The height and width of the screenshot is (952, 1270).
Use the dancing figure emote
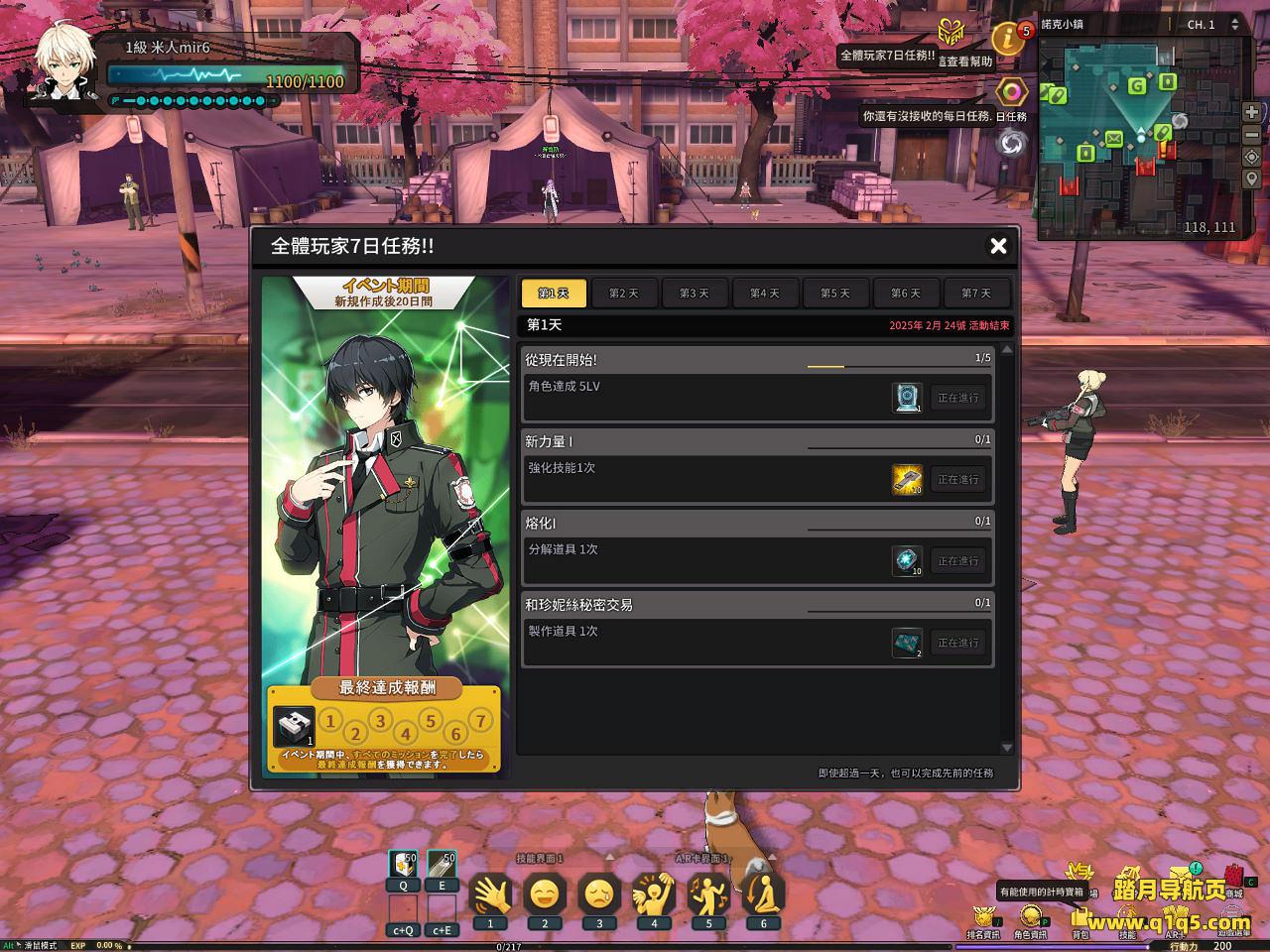708,895
